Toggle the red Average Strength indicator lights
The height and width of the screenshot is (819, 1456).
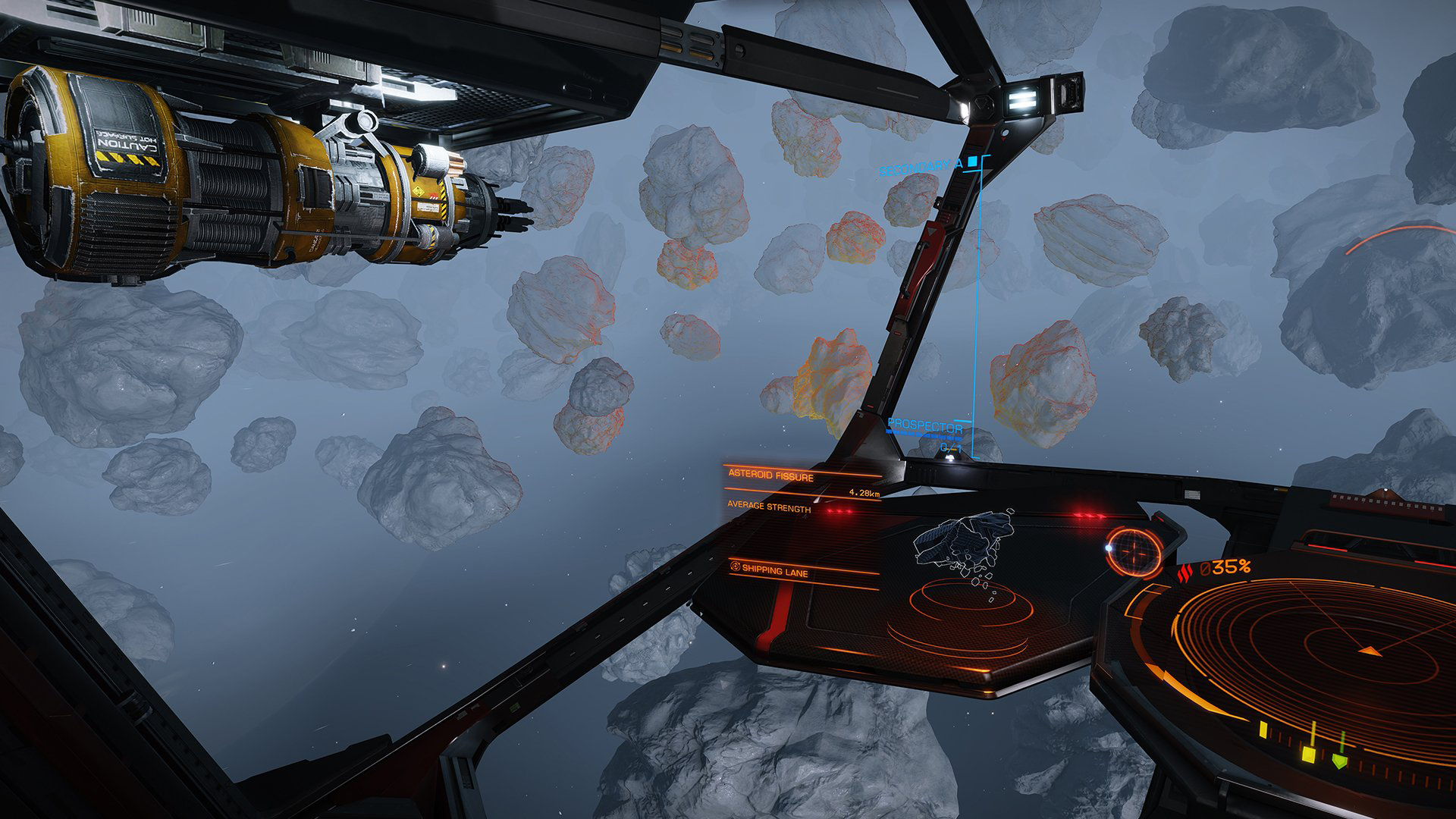(839, 510)
